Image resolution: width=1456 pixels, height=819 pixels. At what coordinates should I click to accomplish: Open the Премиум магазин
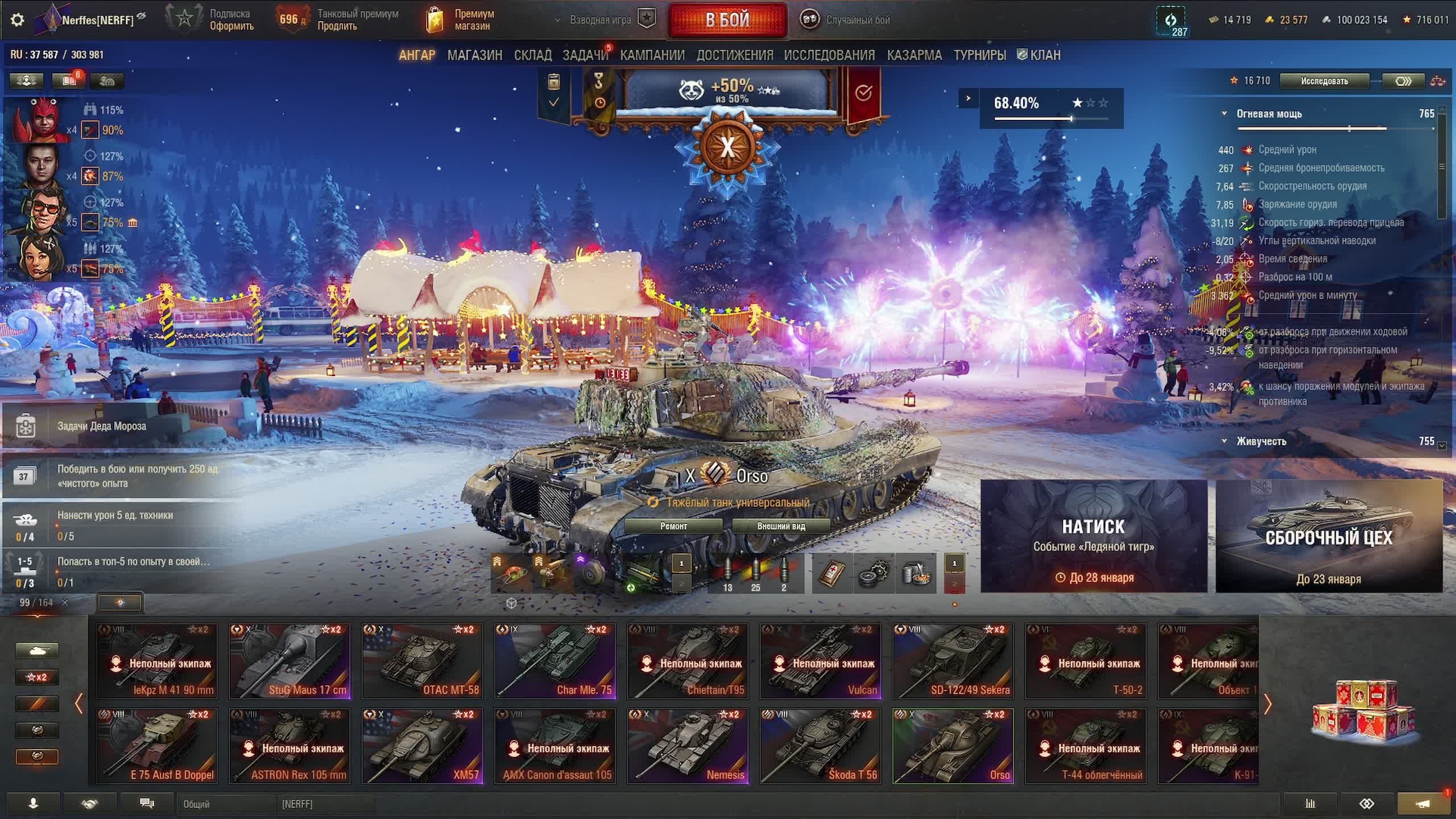(x=462, y=20)
